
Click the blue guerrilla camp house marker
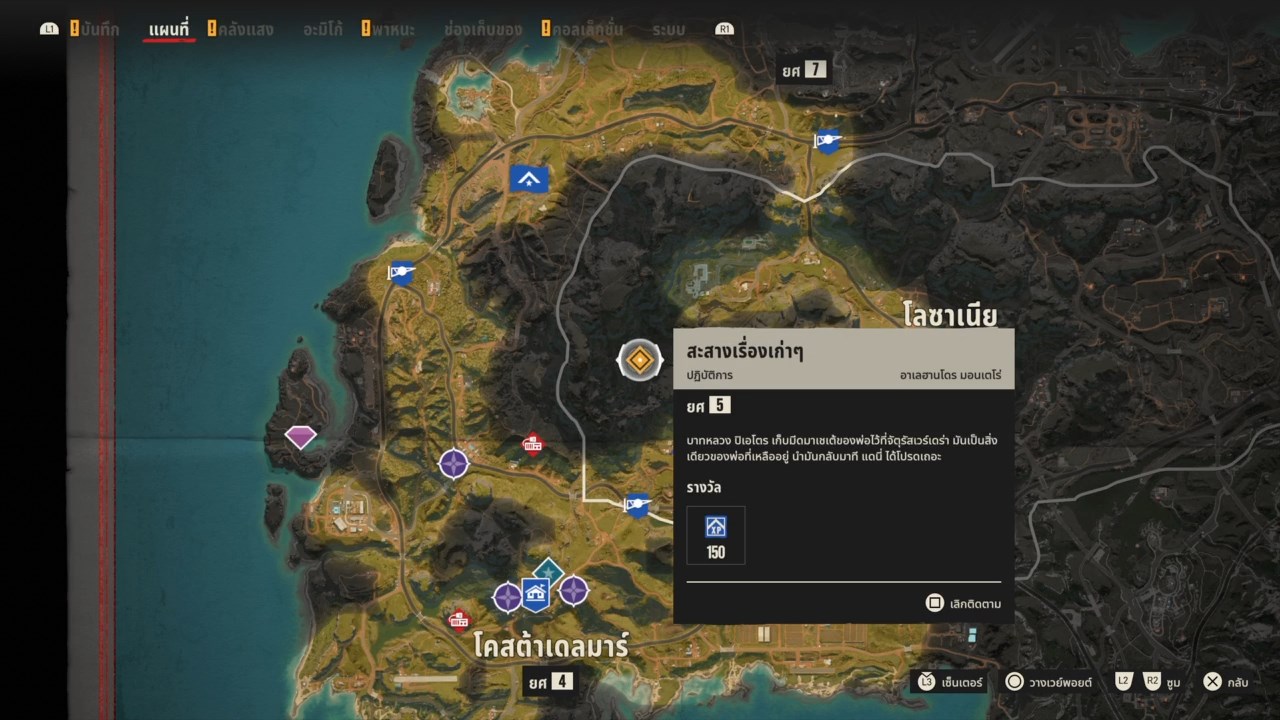[x=529, y=179]
